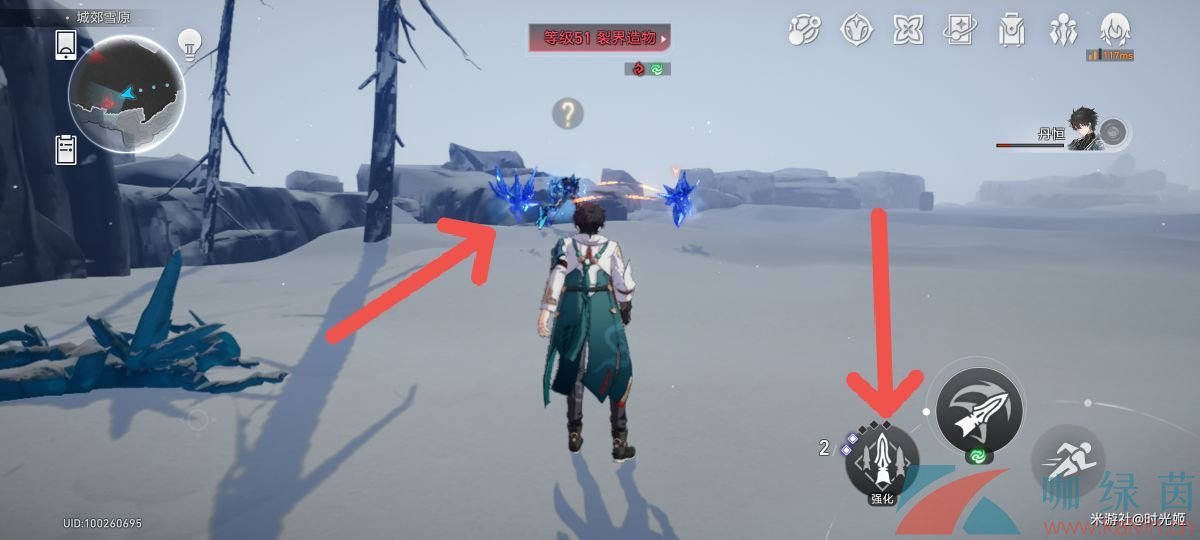Activate the 强化 technique skill button
Viewport: 1200px width, 540px height.
tap(882, 461)
